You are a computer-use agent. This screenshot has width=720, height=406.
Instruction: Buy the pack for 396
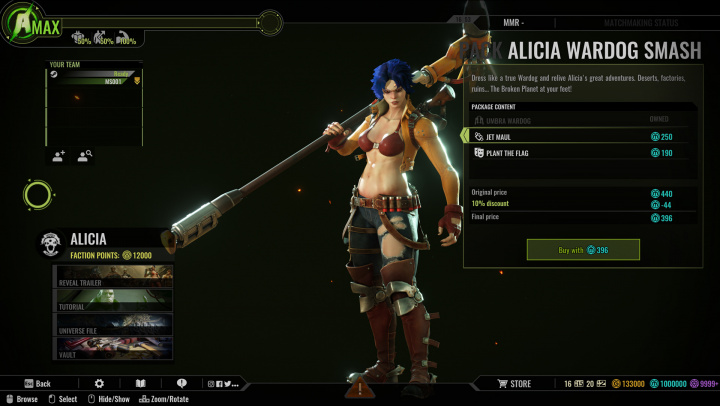point(583,249)
